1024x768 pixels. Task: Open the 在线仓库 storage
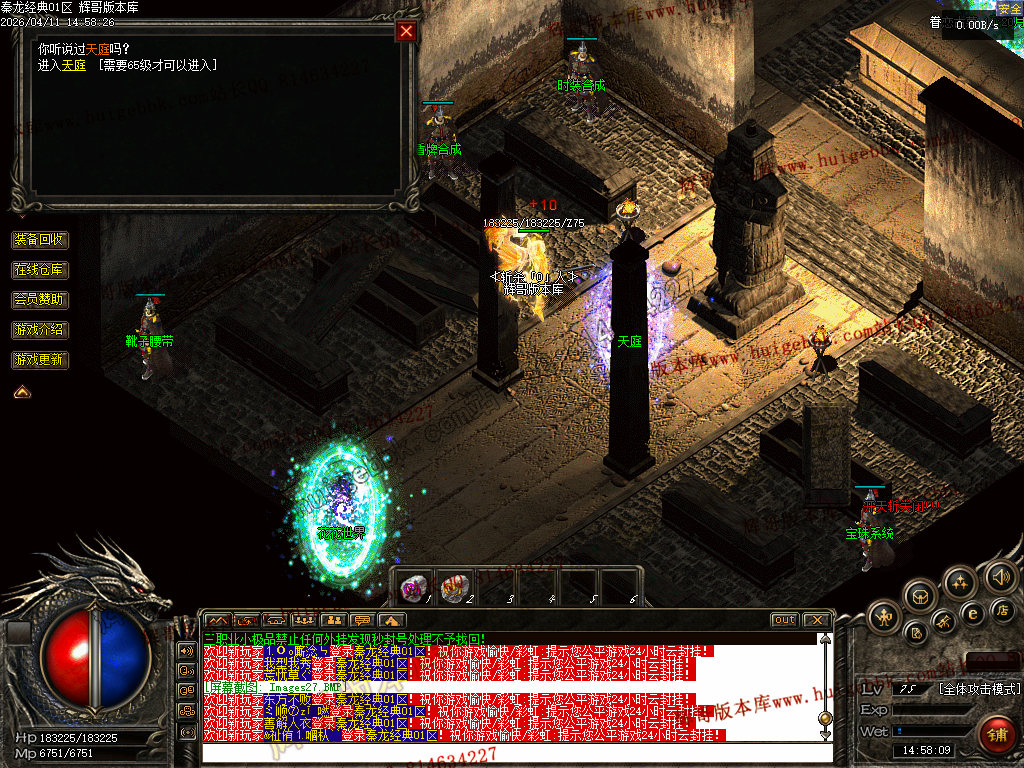[x=40, y=270]
